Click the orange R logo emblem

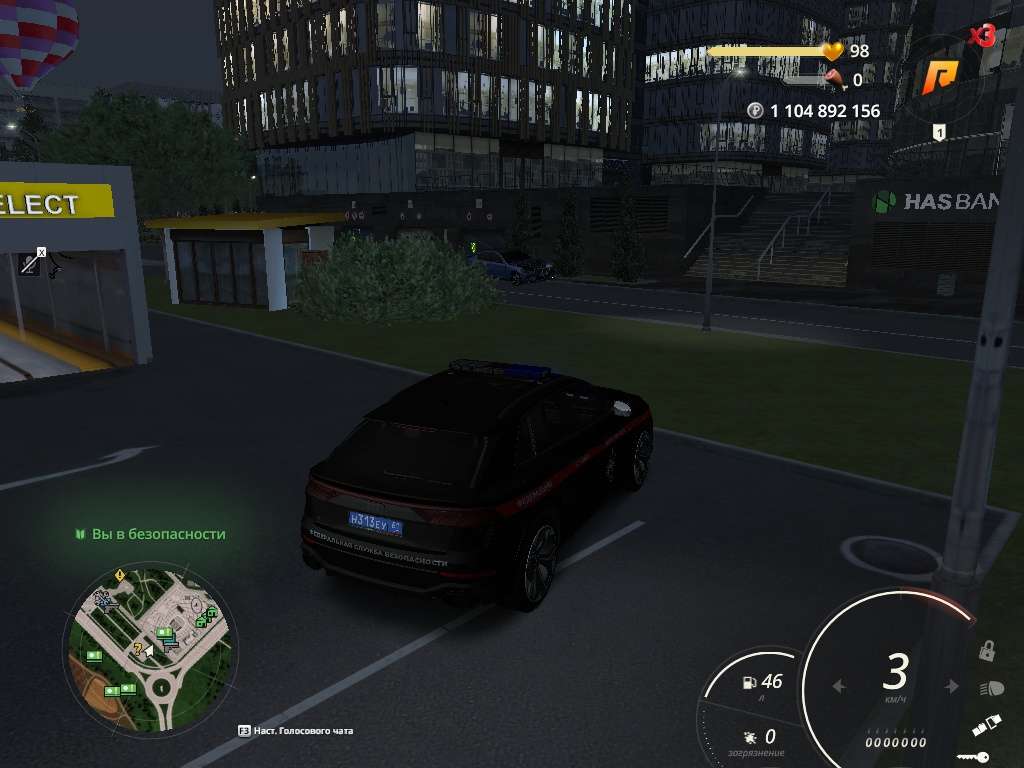coord(939,79)
